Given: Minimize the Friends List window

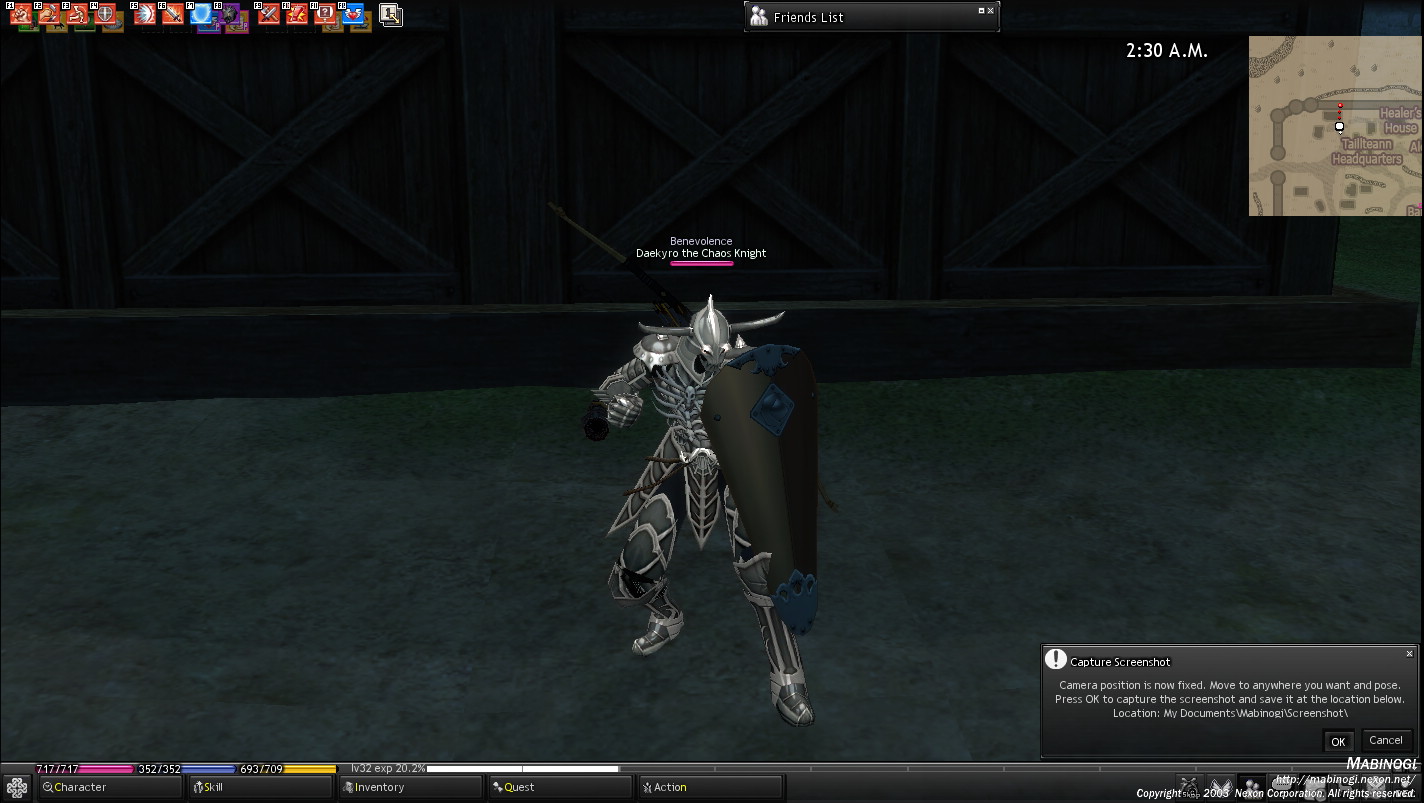Looking at the screenshot, I should click(x=981, y=11).
